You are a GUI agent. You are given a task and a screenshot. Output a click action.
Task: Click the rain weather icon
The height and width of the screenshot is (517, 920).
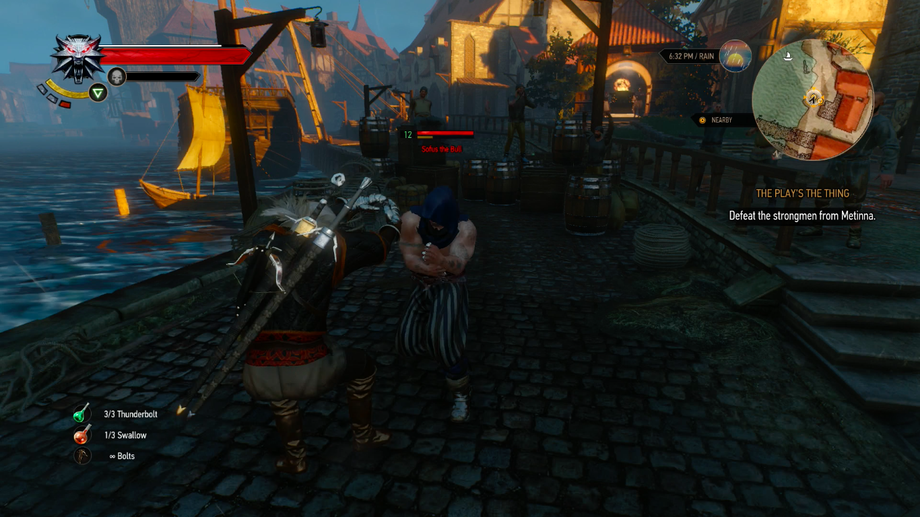click(736, 56)
